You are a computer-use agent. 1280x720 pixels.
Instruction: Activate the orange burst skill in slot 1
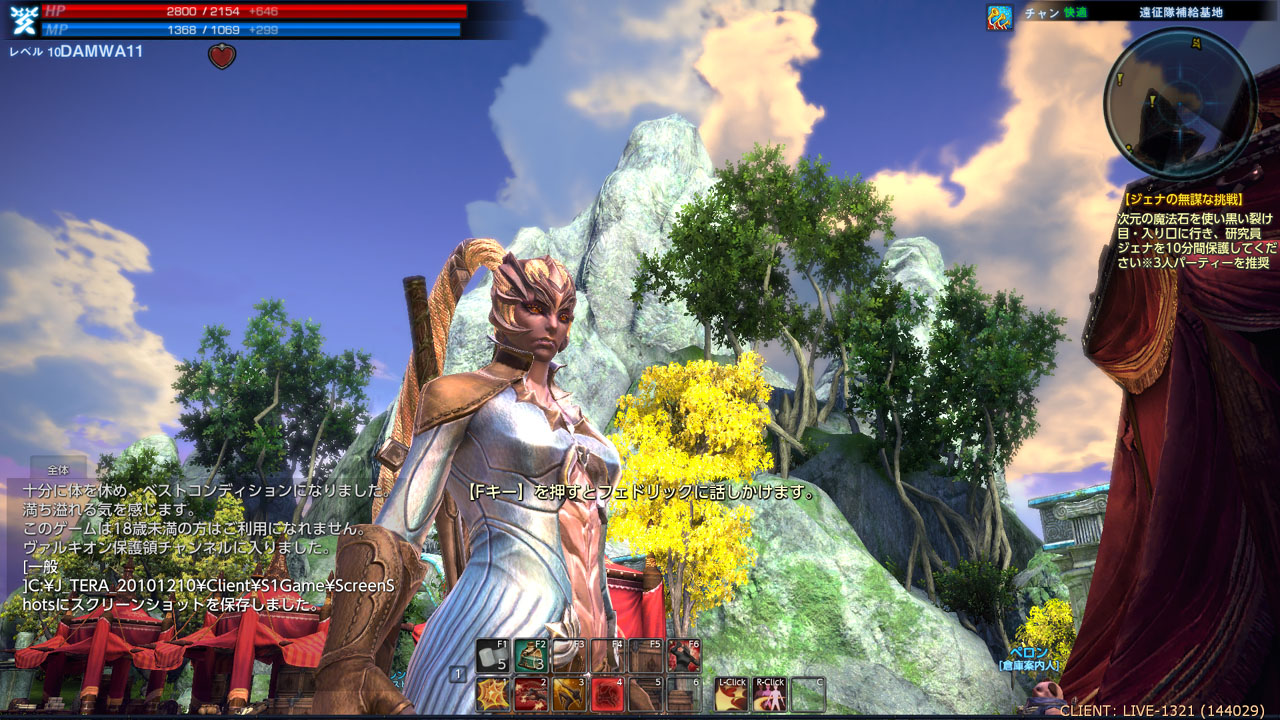click(x=493, y=694)
